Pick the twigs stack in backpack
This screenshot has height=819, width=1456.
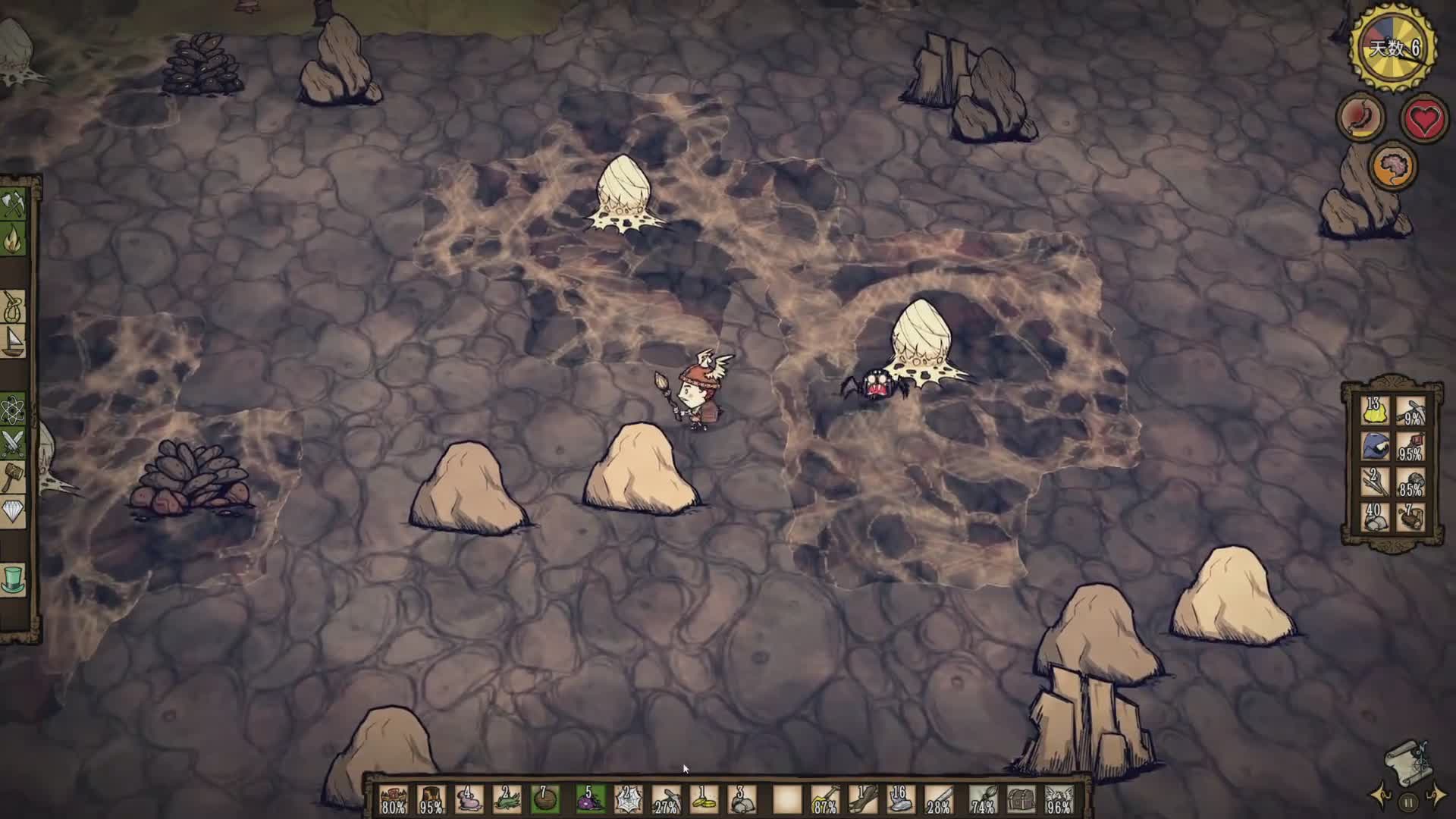[1375, 482]
